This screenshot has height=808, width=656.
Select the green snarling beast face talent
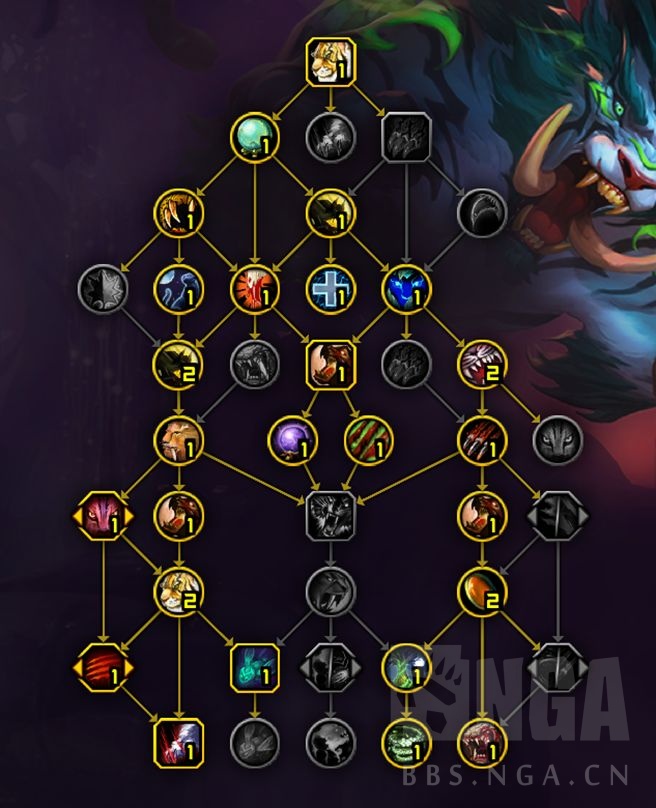coord(406,743)
